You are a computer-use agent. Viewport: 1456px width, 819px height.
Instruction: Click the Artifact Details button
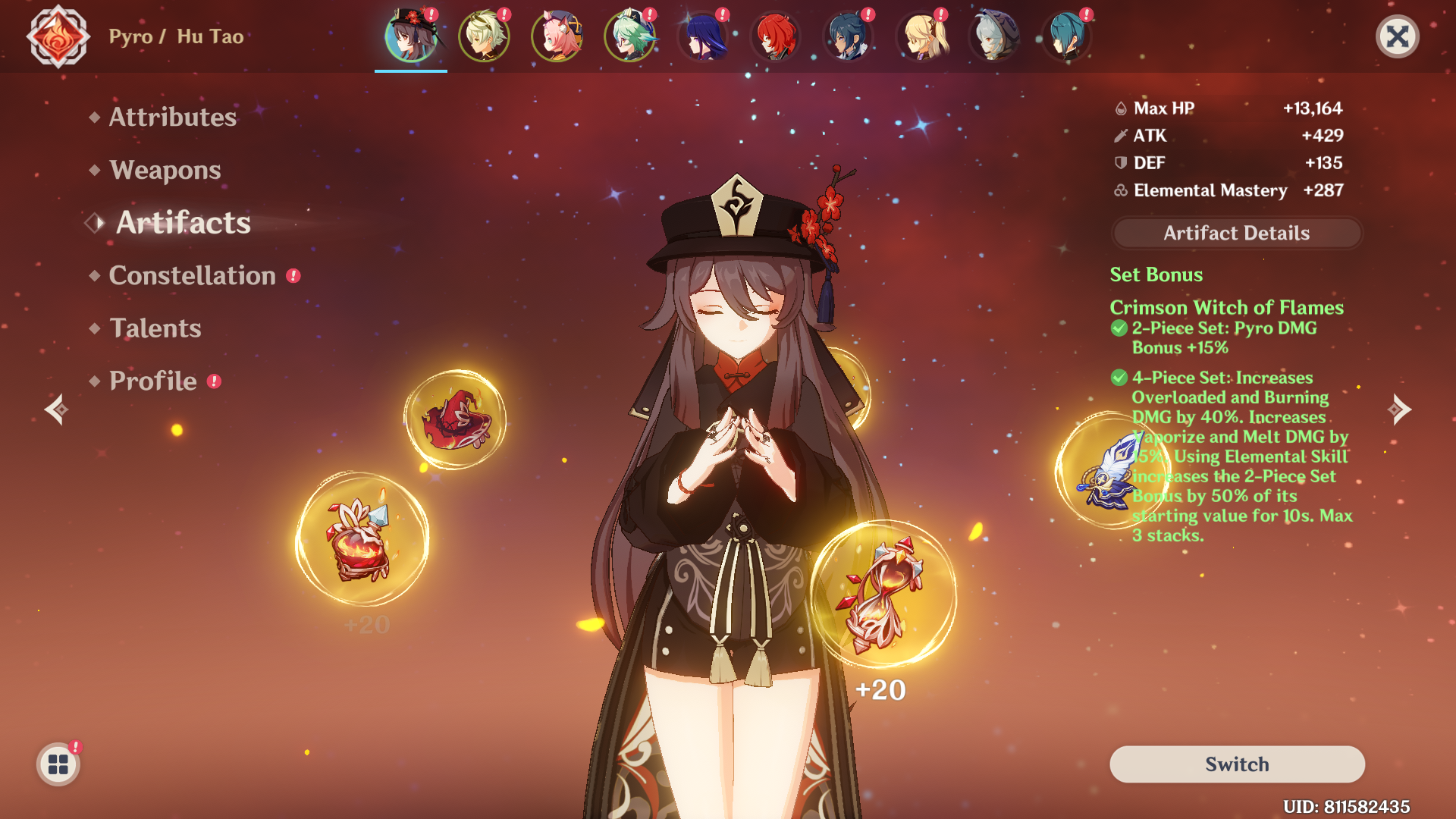tap(1236, 233)
